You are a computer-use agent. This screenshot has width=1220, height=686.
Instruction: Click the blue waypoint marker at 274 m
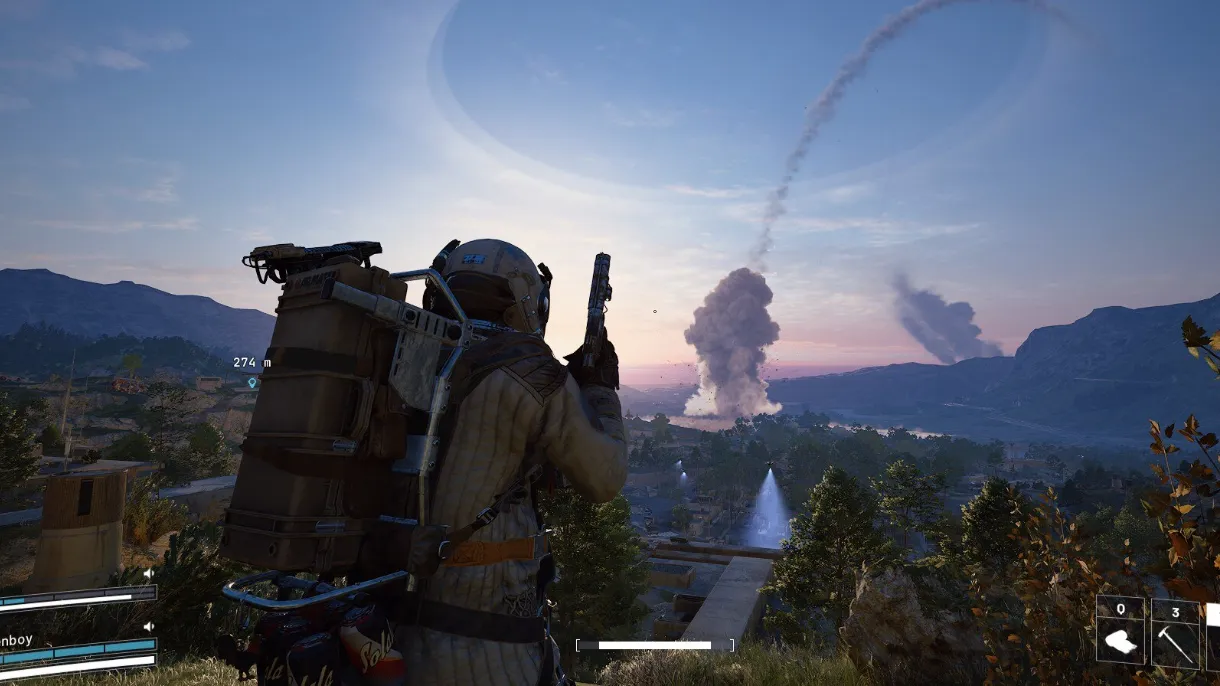(252, 382)
